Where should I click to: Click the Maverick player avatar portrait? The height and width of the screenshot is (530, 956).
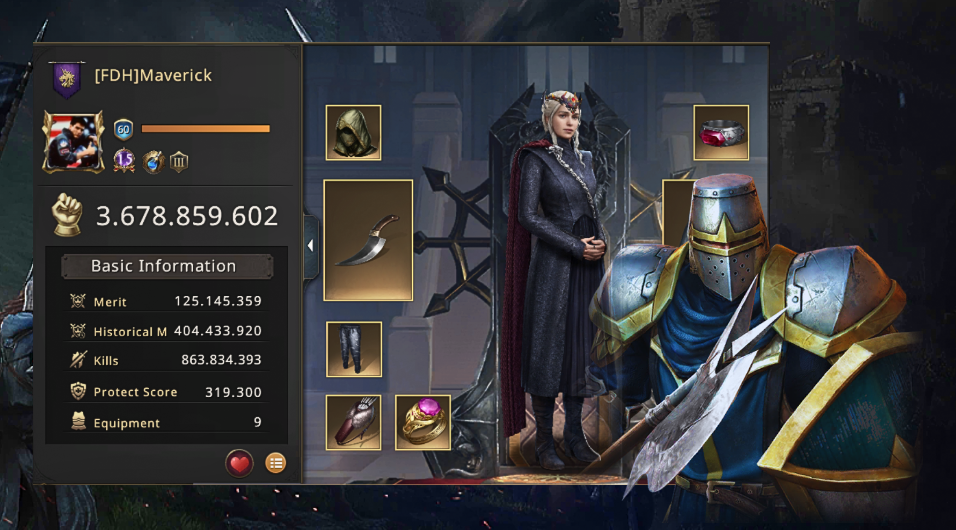pyautogui.click(x=72, y=141)
